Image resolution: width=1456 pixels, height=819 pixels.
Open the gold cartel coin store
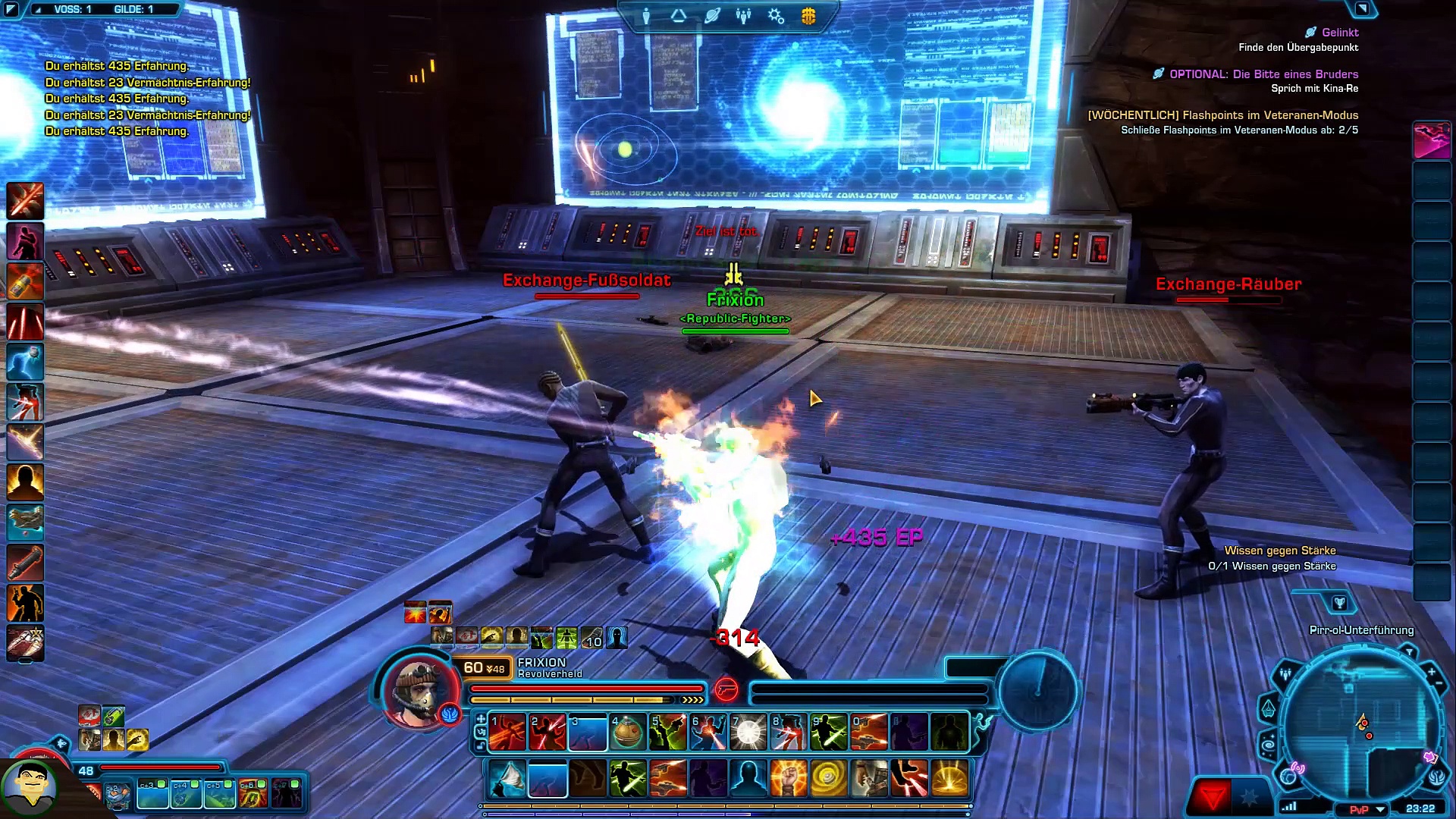pos(808,16)
